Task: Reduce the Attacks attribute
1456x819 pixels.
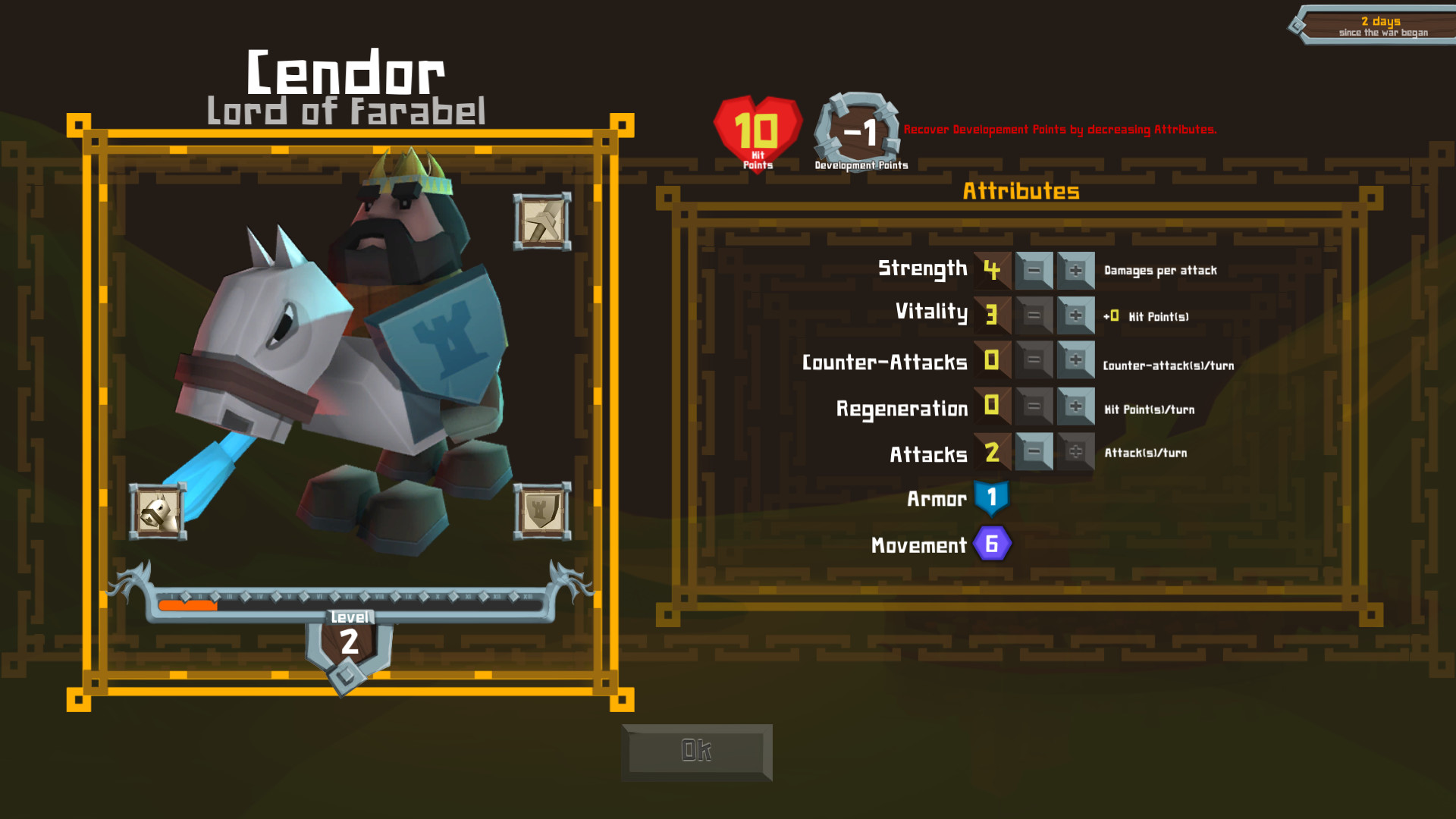Action: (1034, 452)
